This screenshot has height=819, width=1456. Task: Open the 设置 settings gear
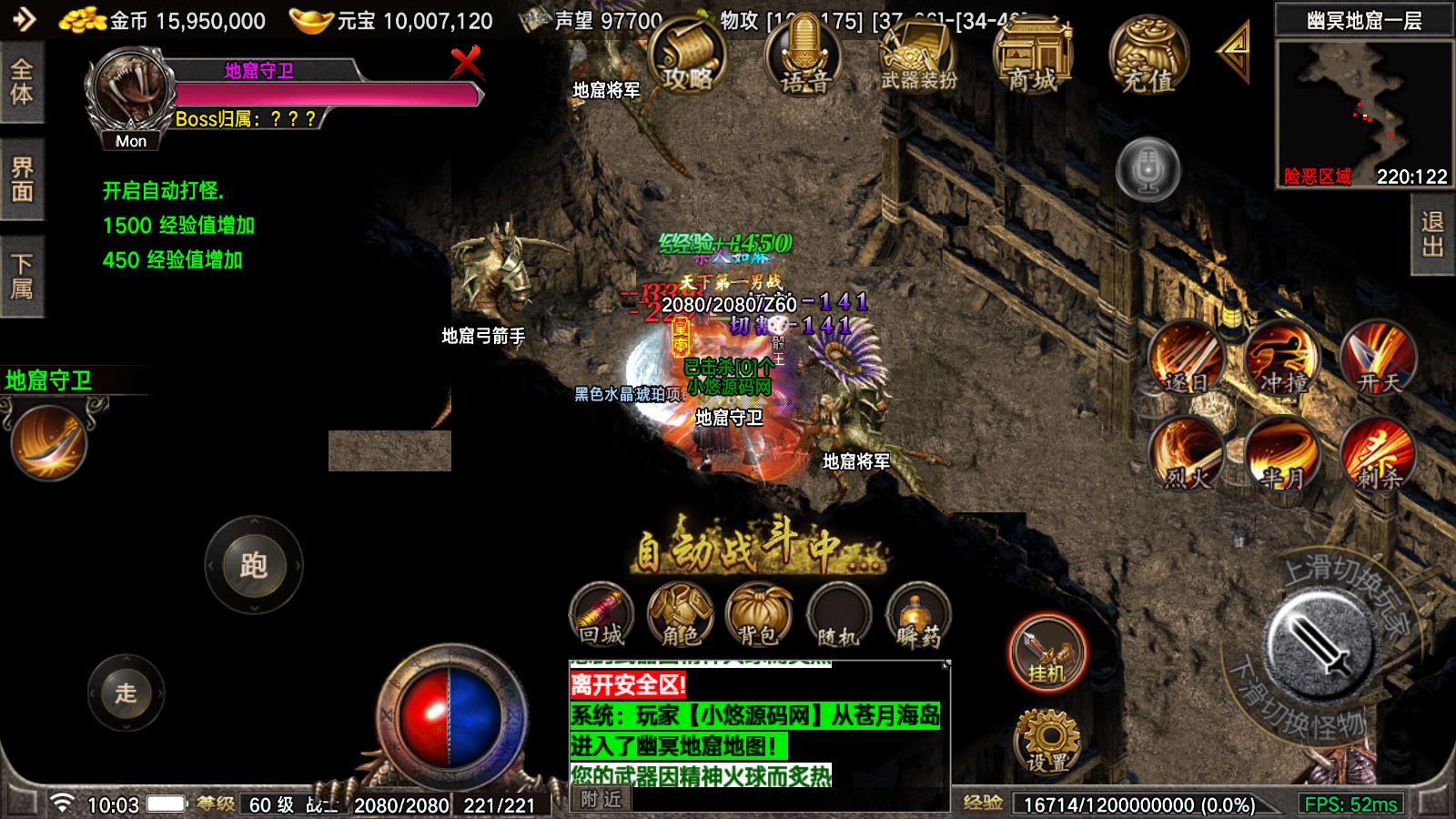pos(1047,741)
